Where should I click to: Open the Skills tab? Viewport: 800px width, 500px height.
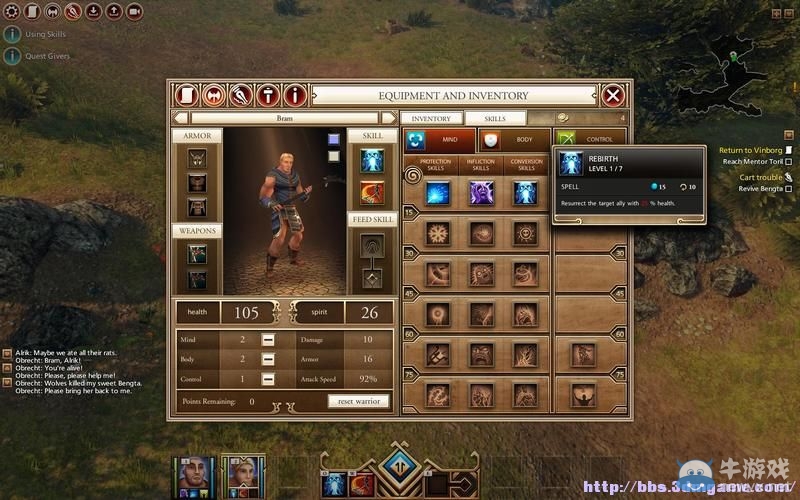(x=494, y=118)
